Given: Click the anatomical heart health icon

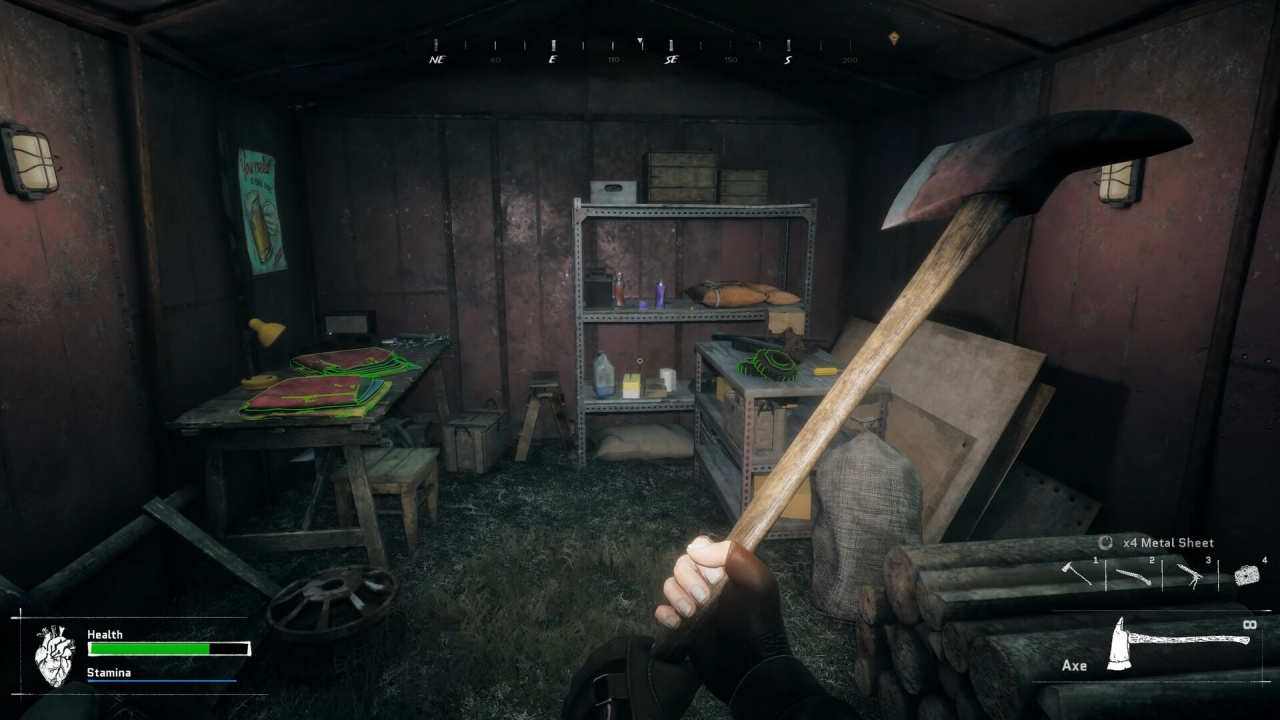Looking at the screenshot, I should 54,655.
